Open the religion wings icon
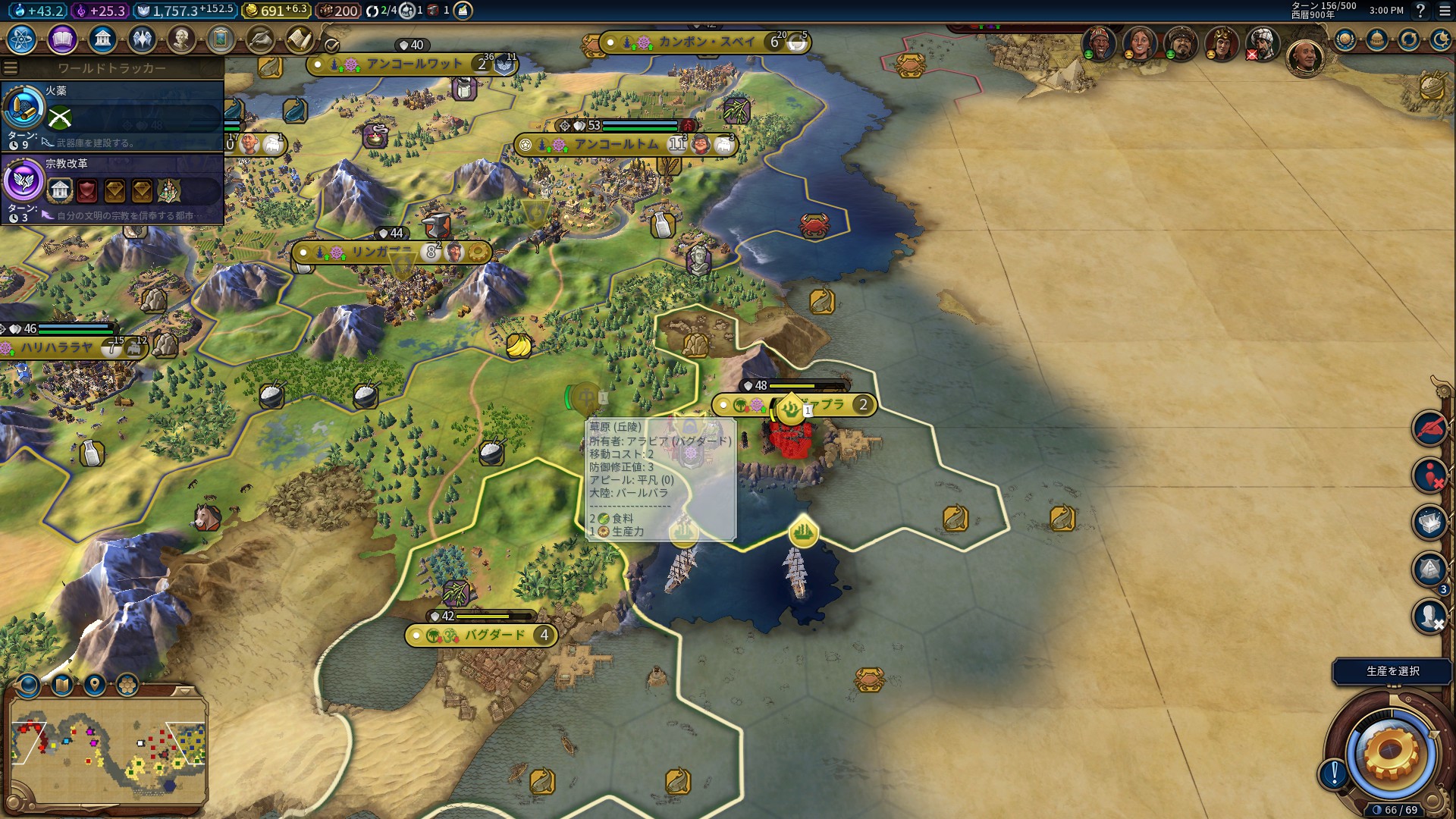Image resolution: width=1456 pixels, height=819 pixels. coord(142,39)
